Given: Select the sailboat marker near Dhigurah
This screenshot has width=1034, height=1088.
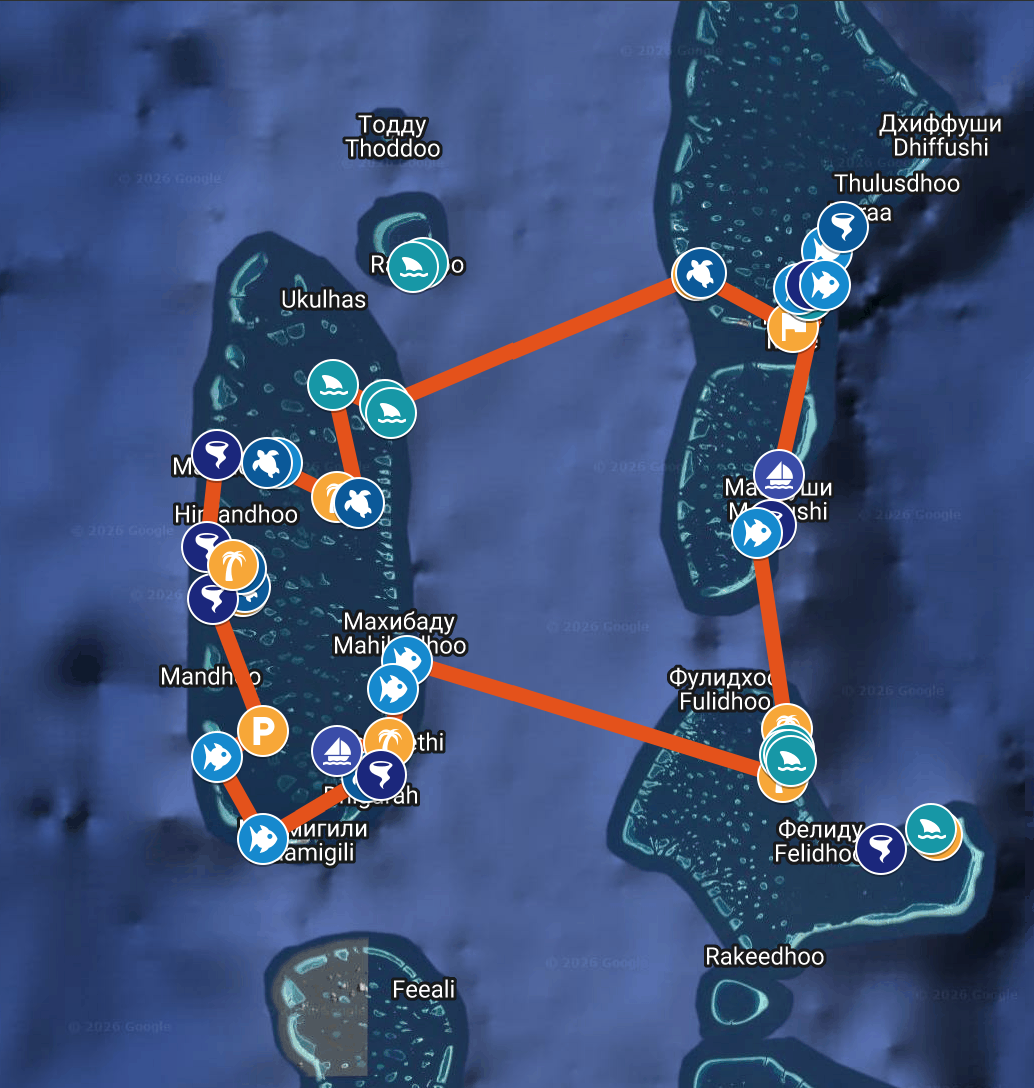Looking at the screenshot, I should [338, 750].
